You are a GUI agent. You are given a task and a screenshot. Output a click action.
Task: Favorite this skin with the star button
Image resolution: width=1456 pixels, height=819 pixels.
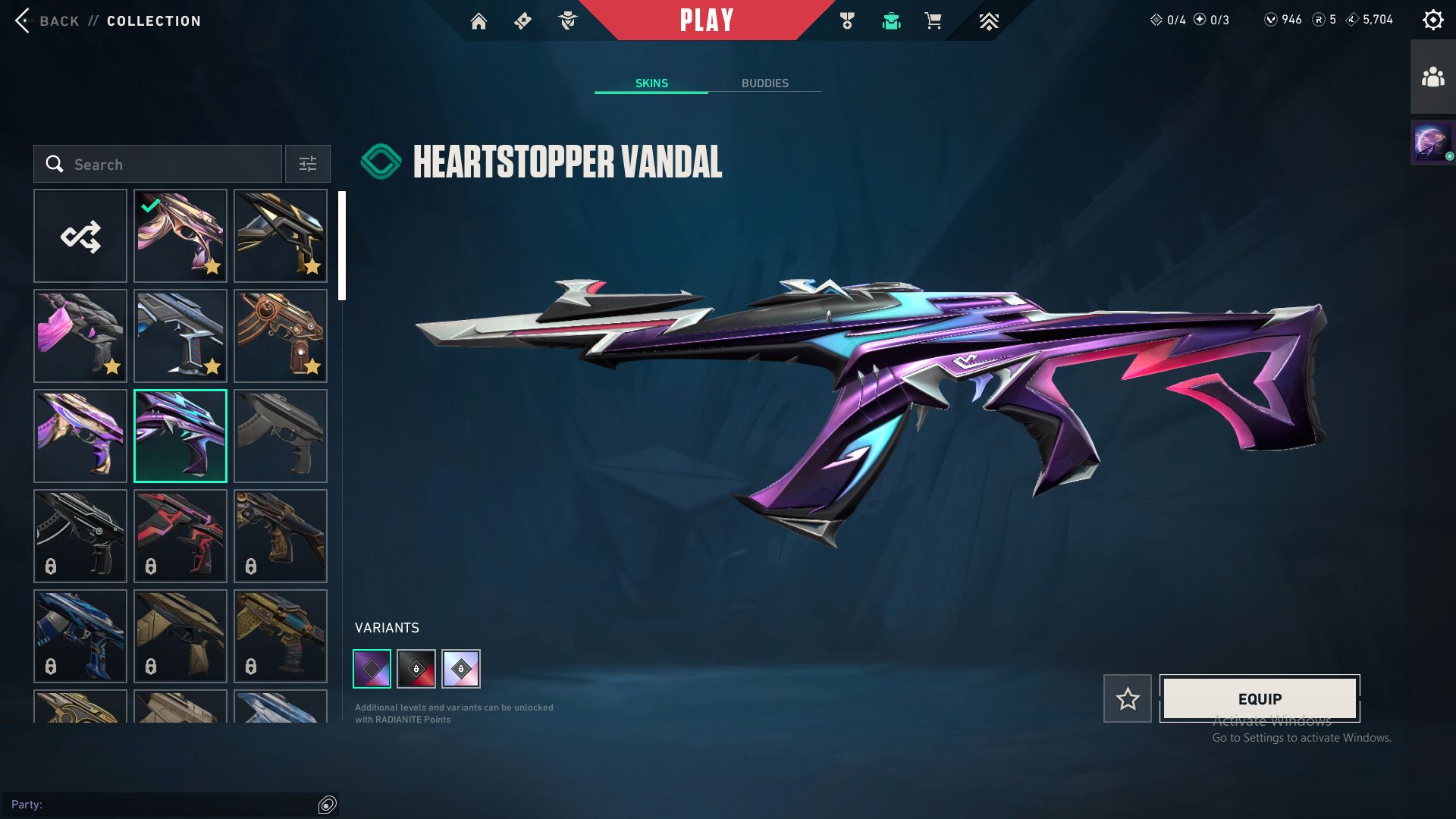[x=1127, y=698]
